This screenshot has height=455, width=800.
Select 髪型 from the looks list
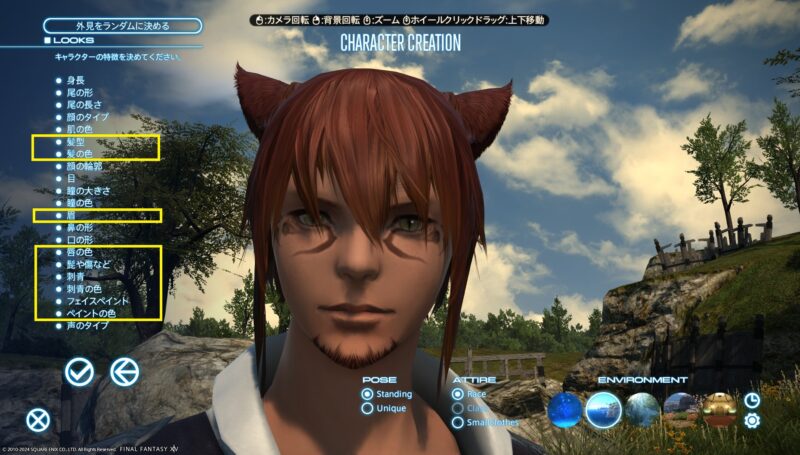pyautogui.click(x=75, y=142)
